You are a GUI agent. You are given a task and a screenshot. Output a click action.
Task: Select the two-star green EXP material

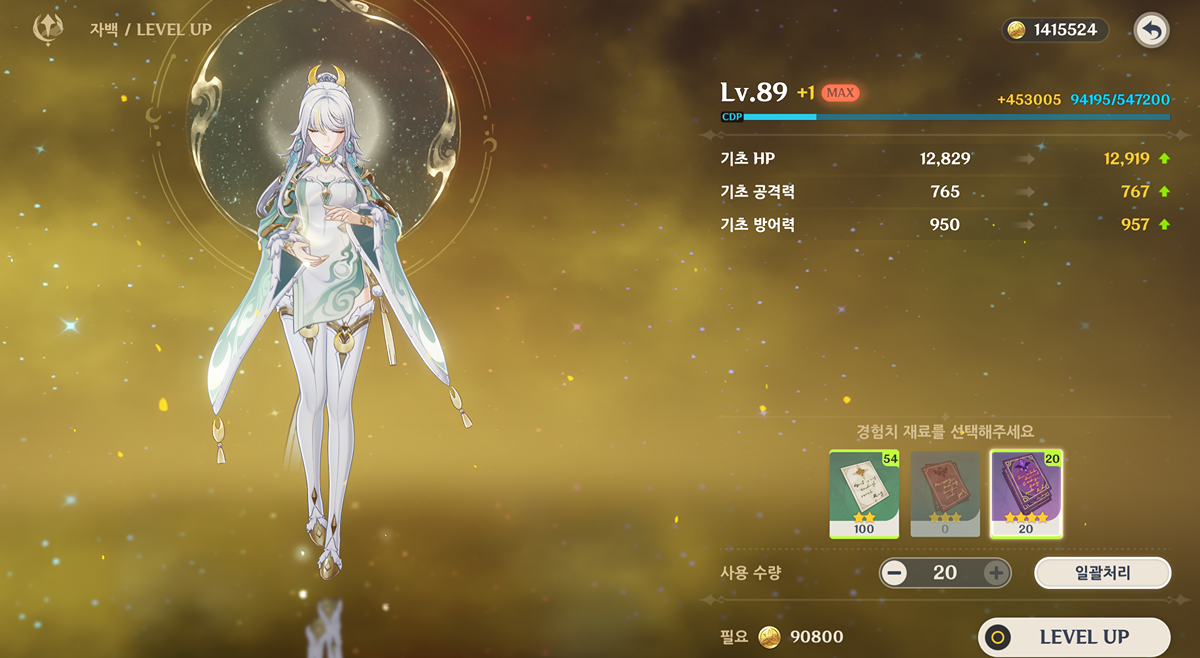[864, 493]
